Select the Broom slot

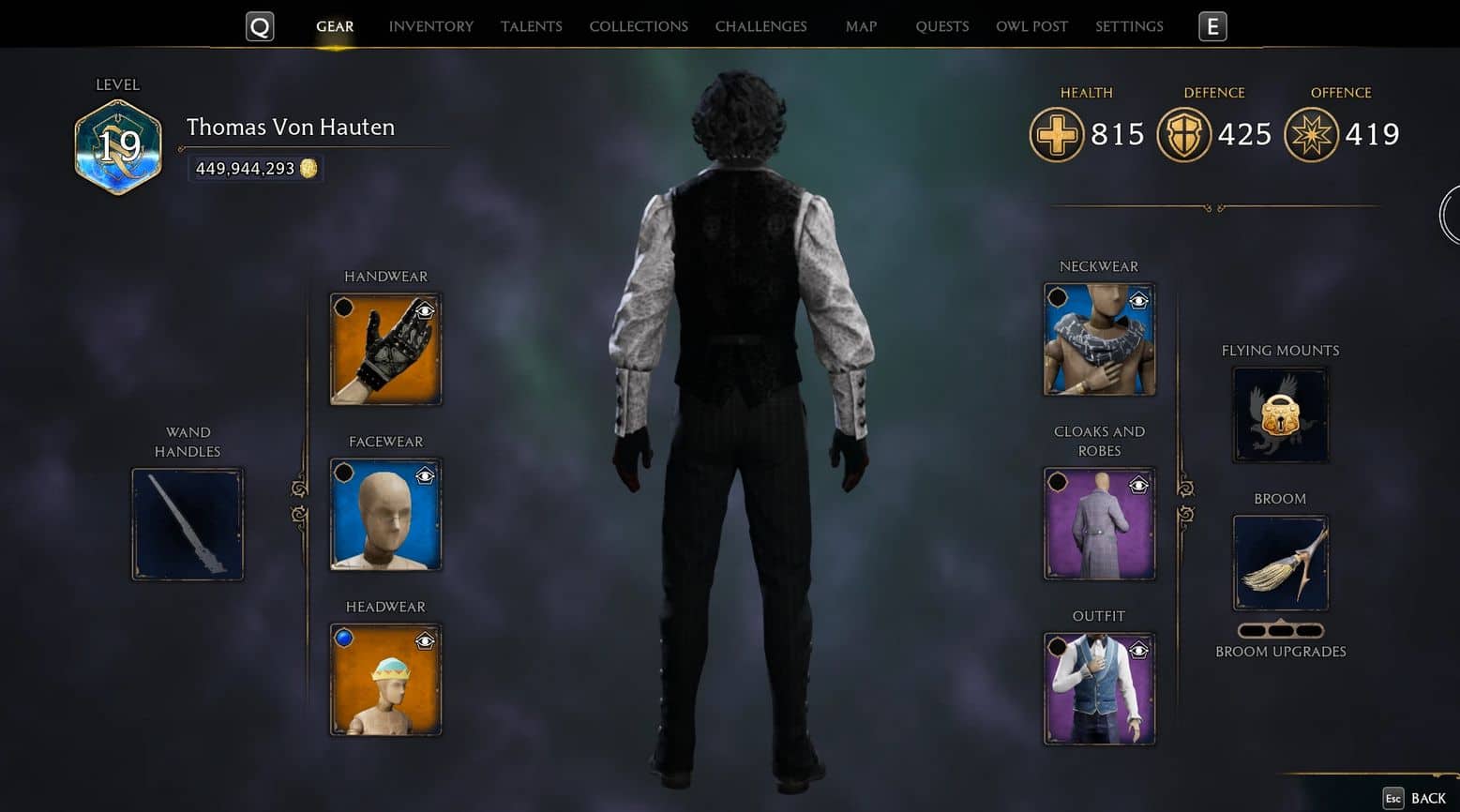click(1280, 563)
